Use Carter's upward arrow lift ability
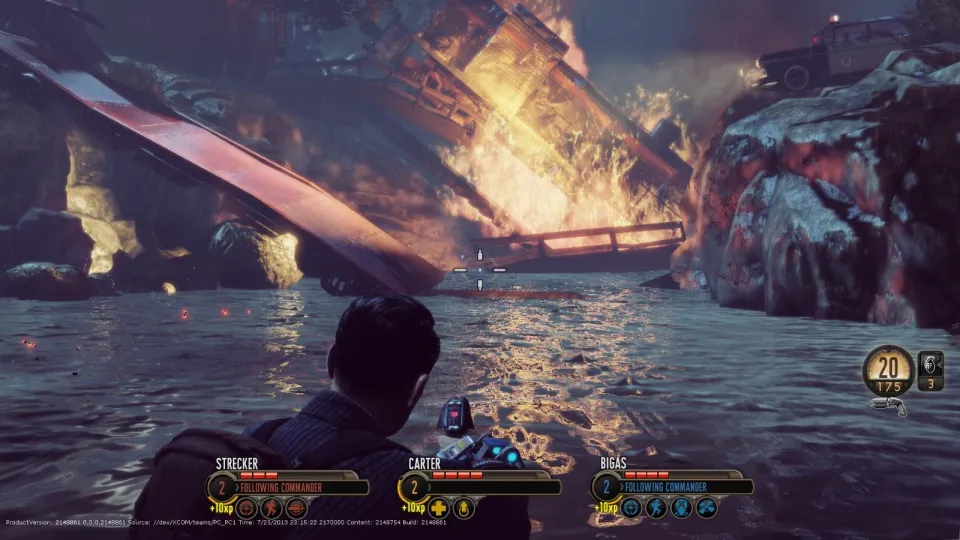The image size is (960, 540). 464,508
